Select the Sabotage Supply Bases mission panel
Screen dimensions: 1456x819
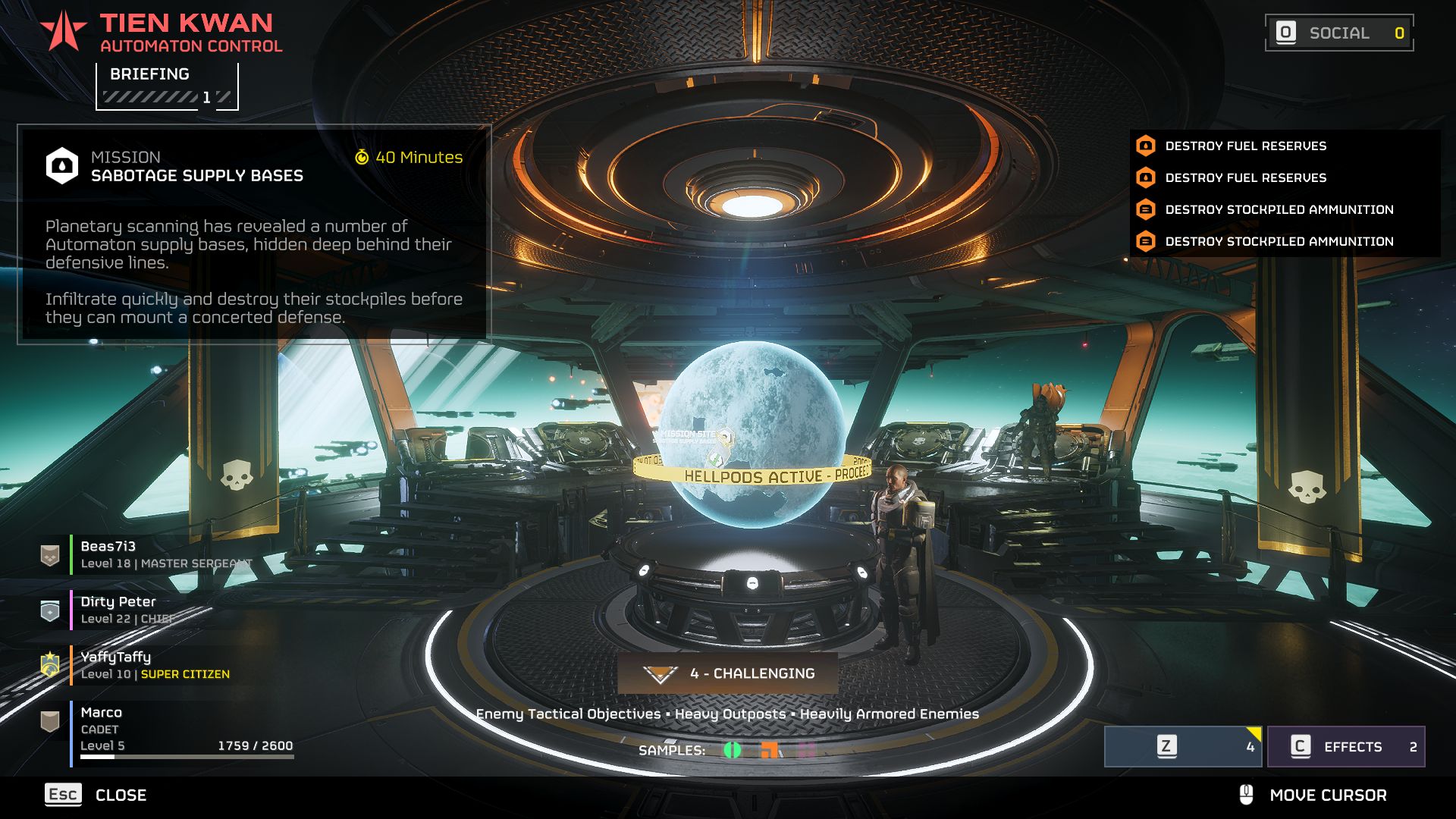click(x=254, y=234)
